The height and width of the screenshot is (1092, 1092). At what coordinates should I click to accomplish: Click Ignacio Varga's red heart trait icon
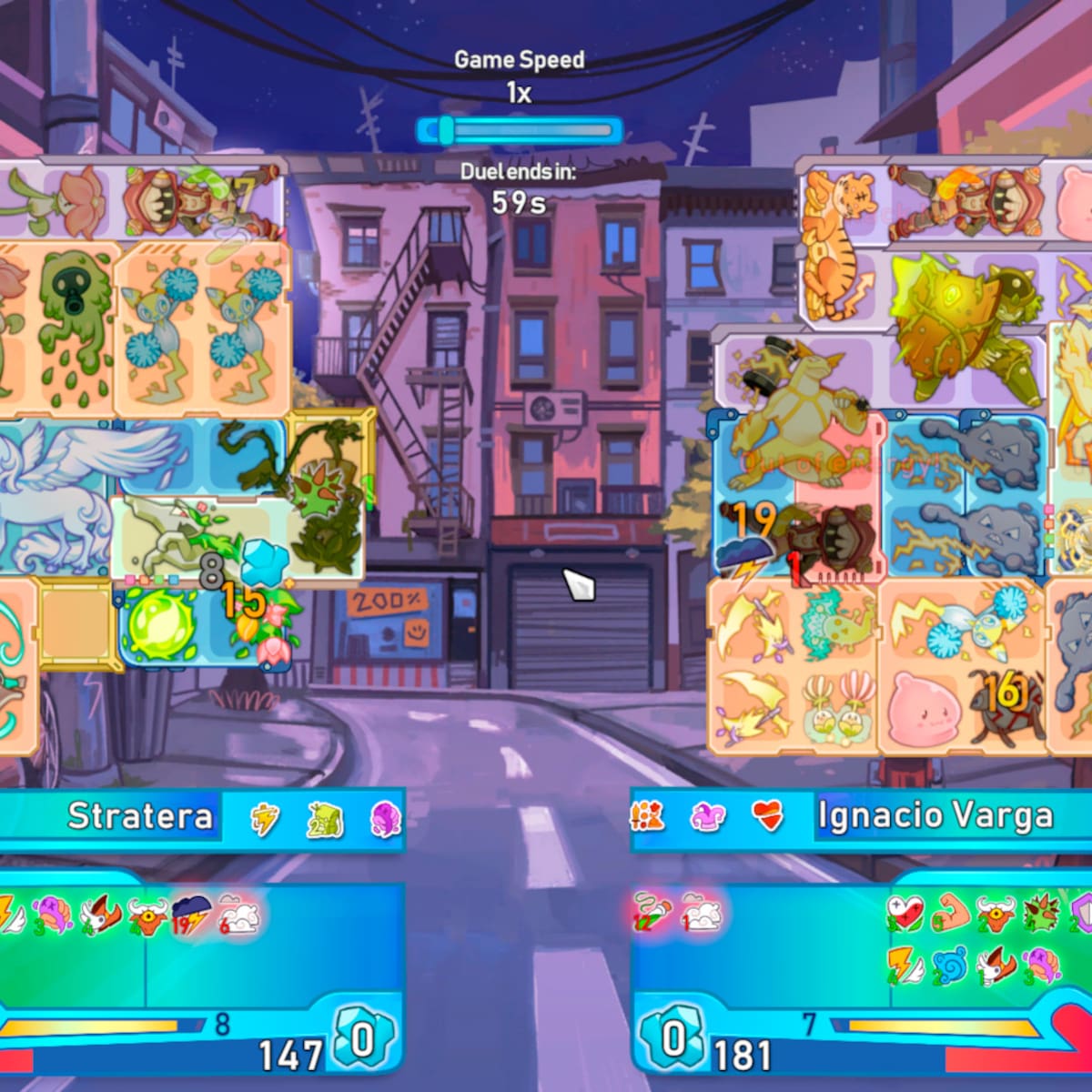pyautogui.click(x=767, y=816)
